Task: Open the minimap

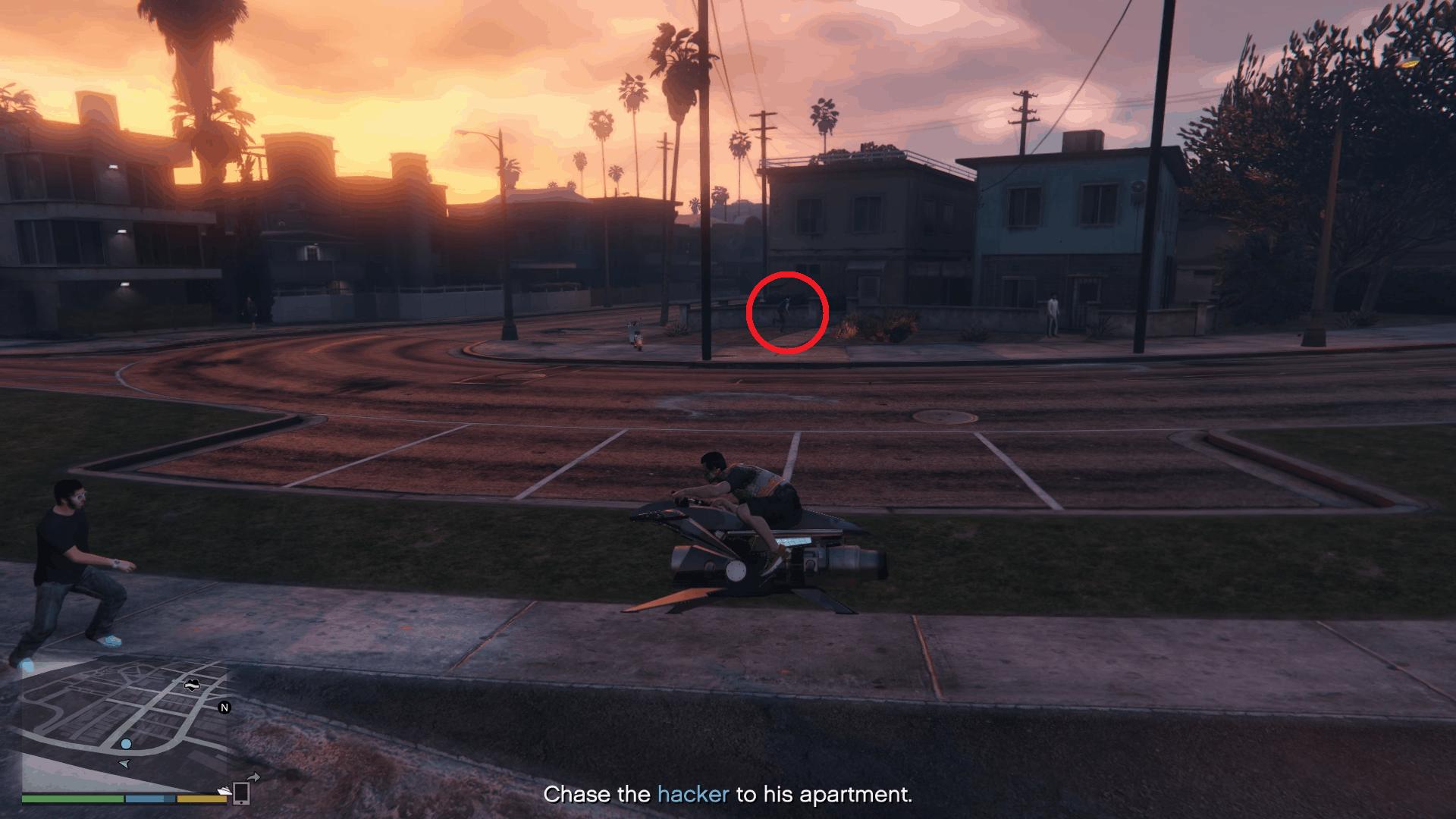Action: pos(125,724)
